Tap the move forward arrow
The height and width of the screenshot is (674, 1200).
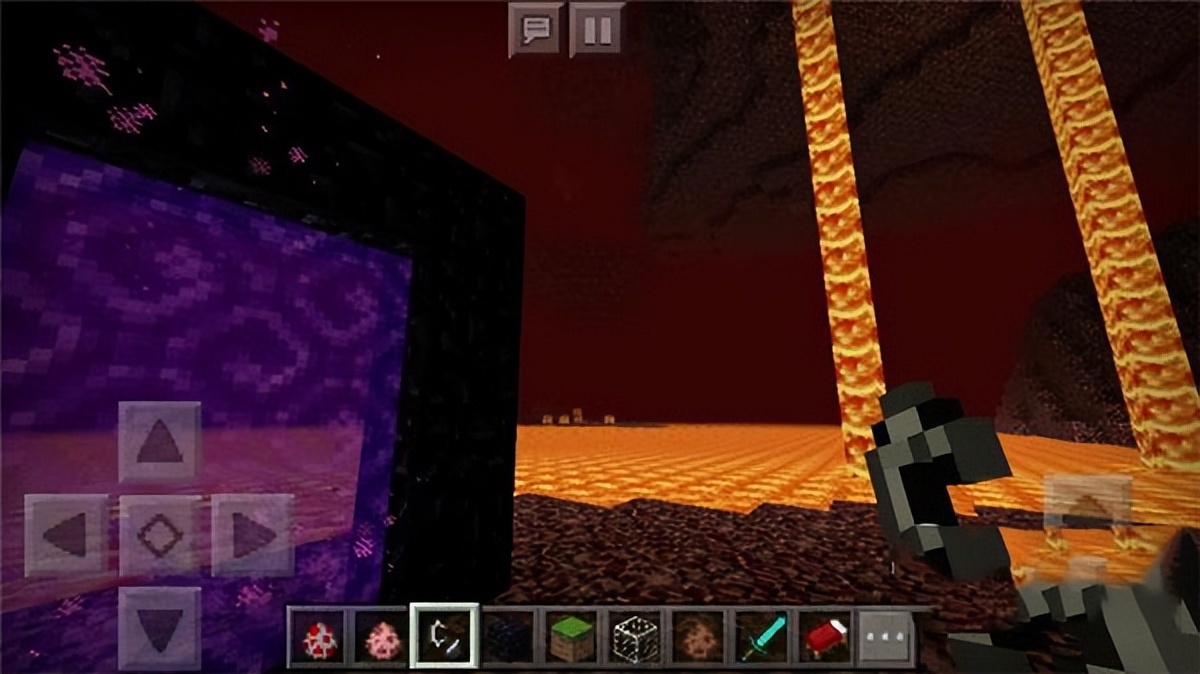(159, 441)
